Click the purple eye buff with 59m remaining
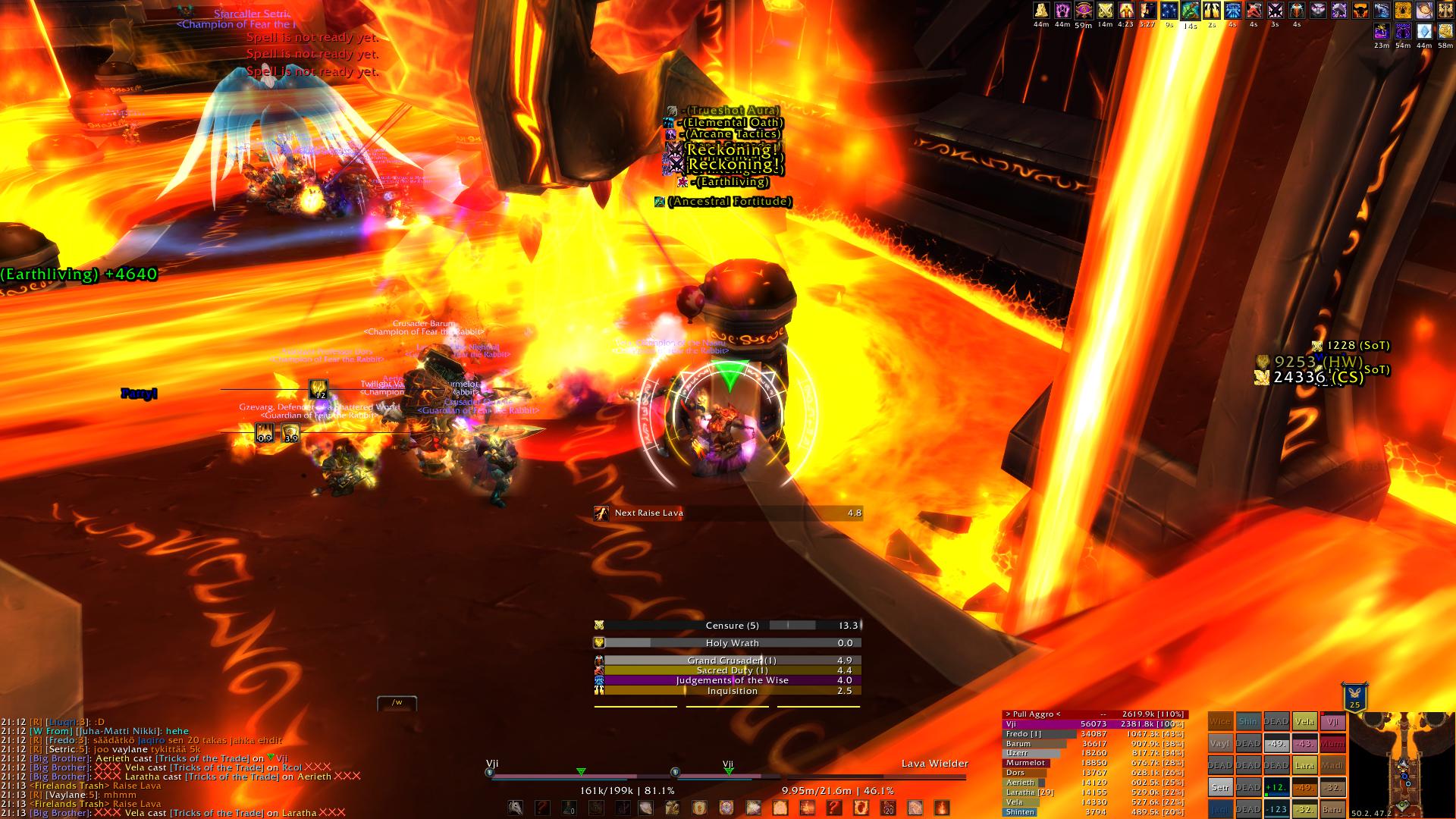Screen dimensions: 1456x819 coord(1084,11)
